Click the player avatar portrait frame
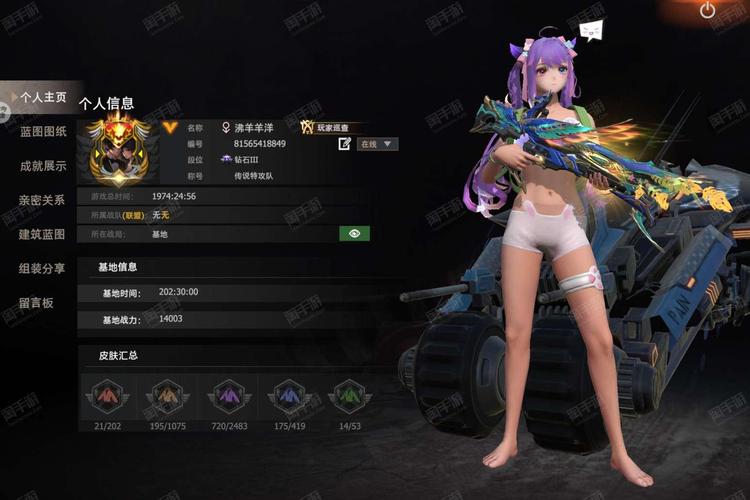Viewport: 750px width, 500px height. click(120, 151)
